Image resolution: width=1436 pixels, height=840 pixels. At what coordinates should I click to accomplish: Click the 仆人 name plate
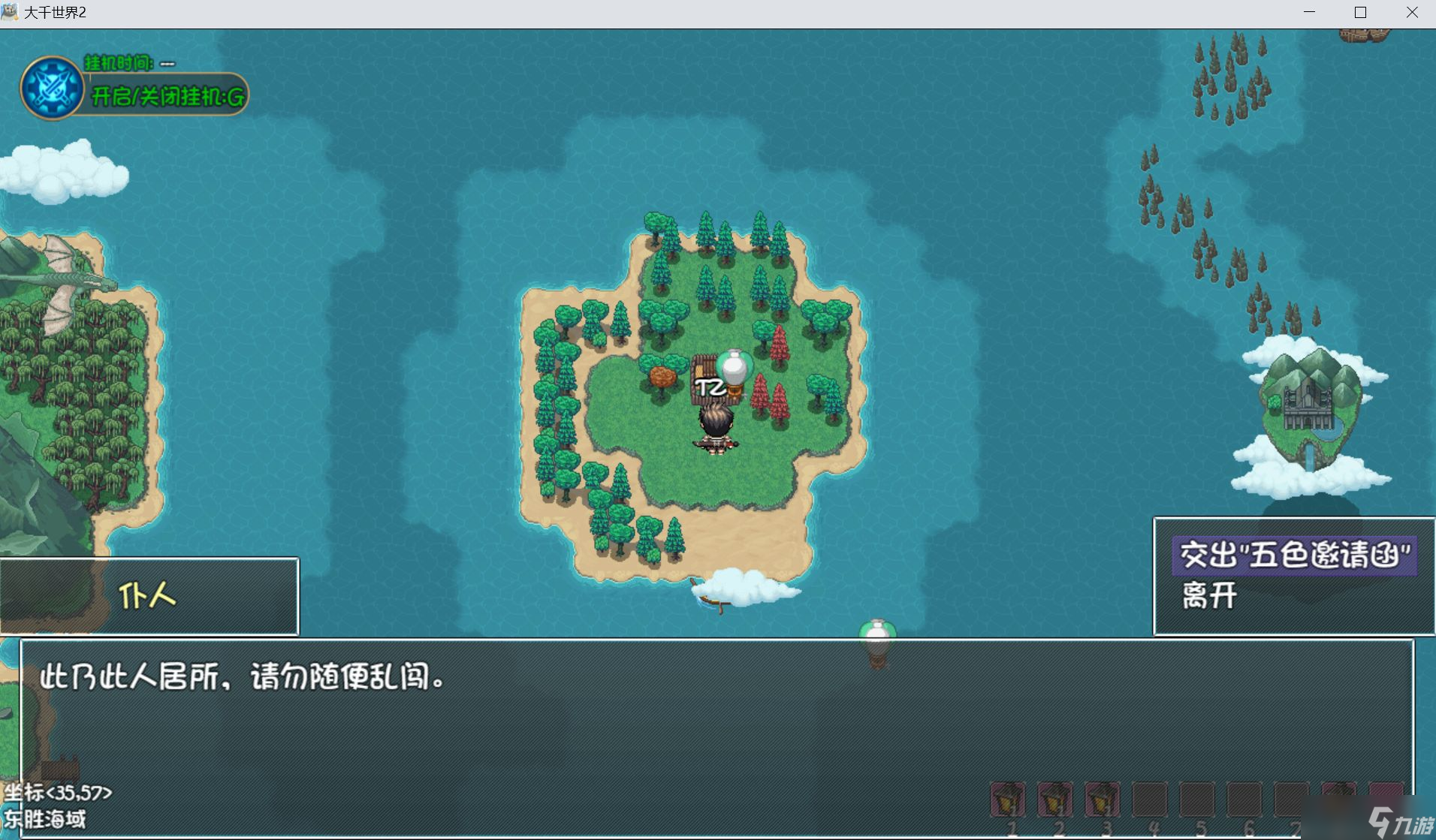click(147, 596)
